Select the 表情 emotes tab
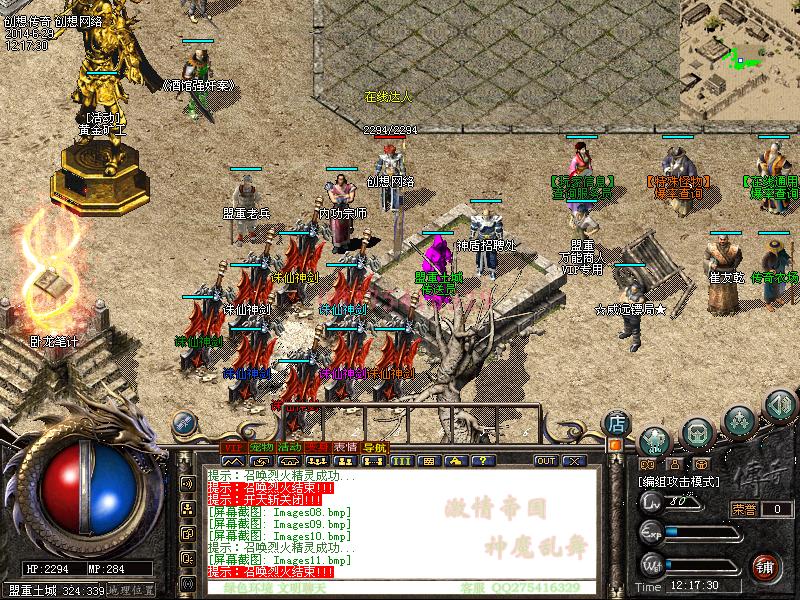This screenshot has width=800, height=600. tap(346, 446)
